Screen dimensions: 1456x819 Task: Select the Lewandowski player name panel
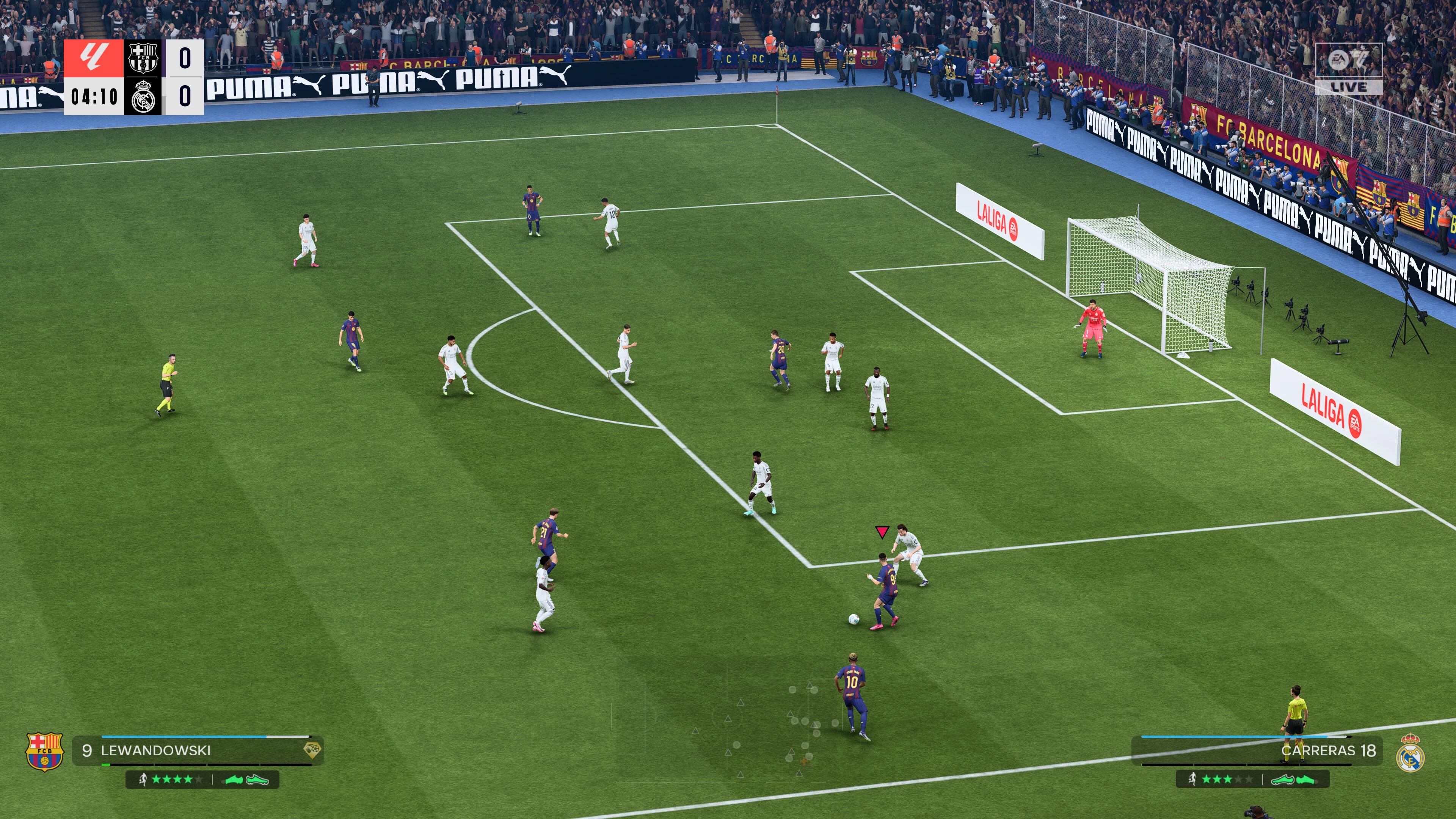(197, 750)
